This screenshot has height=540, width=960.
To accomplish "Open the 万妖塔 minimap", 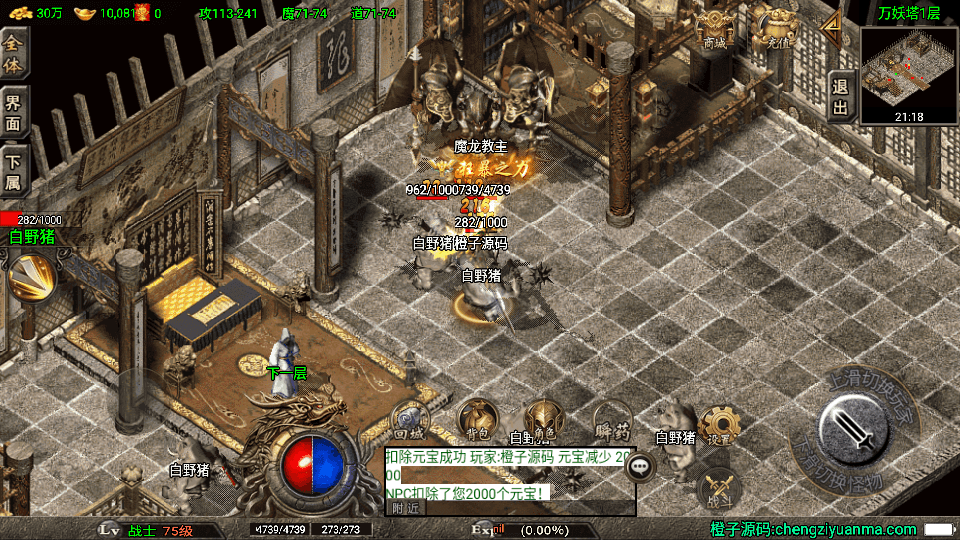I will tap(908, 67).
